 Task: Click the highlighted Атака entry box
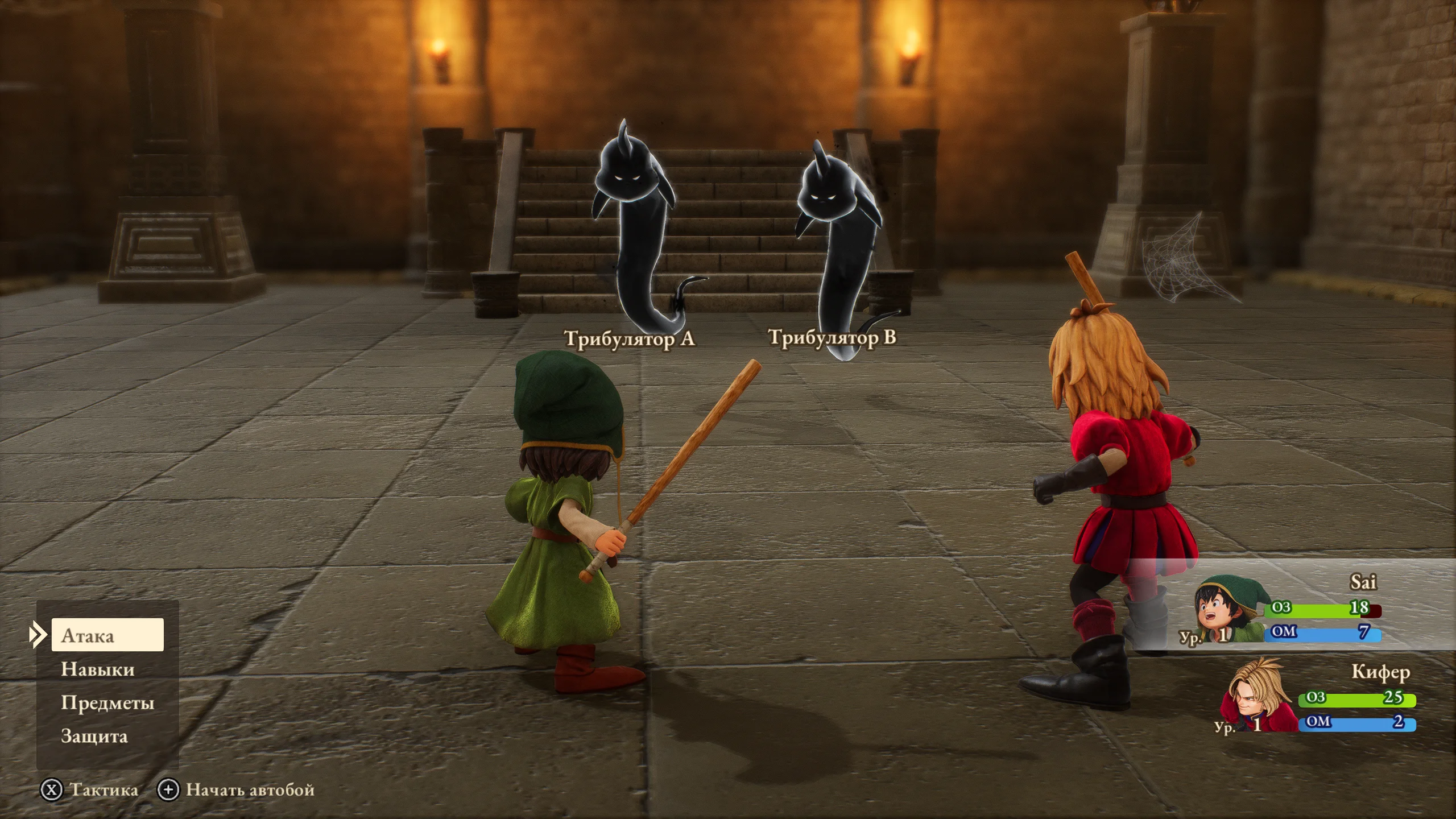coord(108,636)
